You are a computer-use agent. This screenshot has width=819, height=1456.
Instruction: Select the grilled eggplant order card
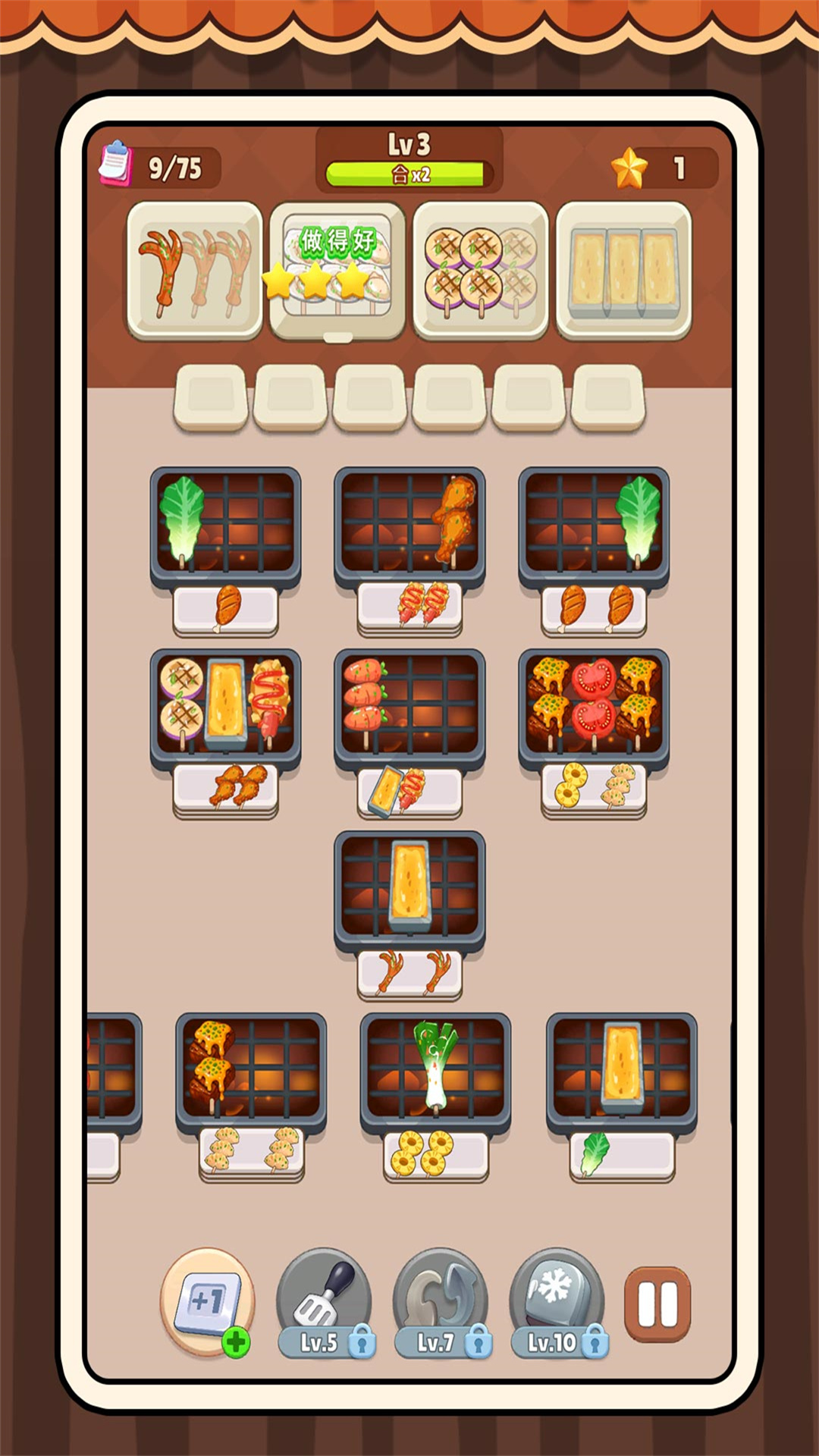481,271
